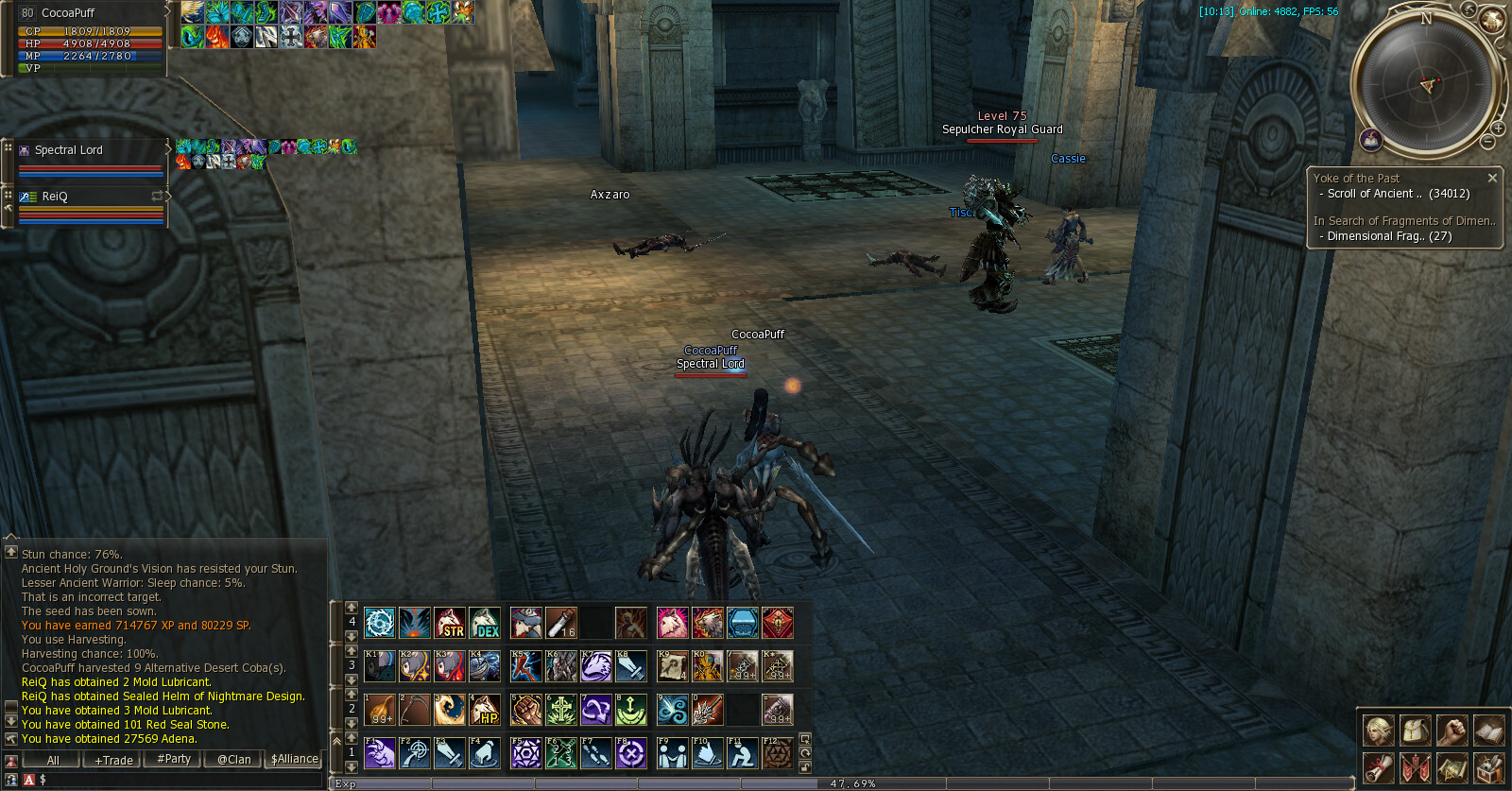Viewport: 1512px width, 791px height.
Task: Use the sit/stand action in slot F11
Action: point(743,753)
